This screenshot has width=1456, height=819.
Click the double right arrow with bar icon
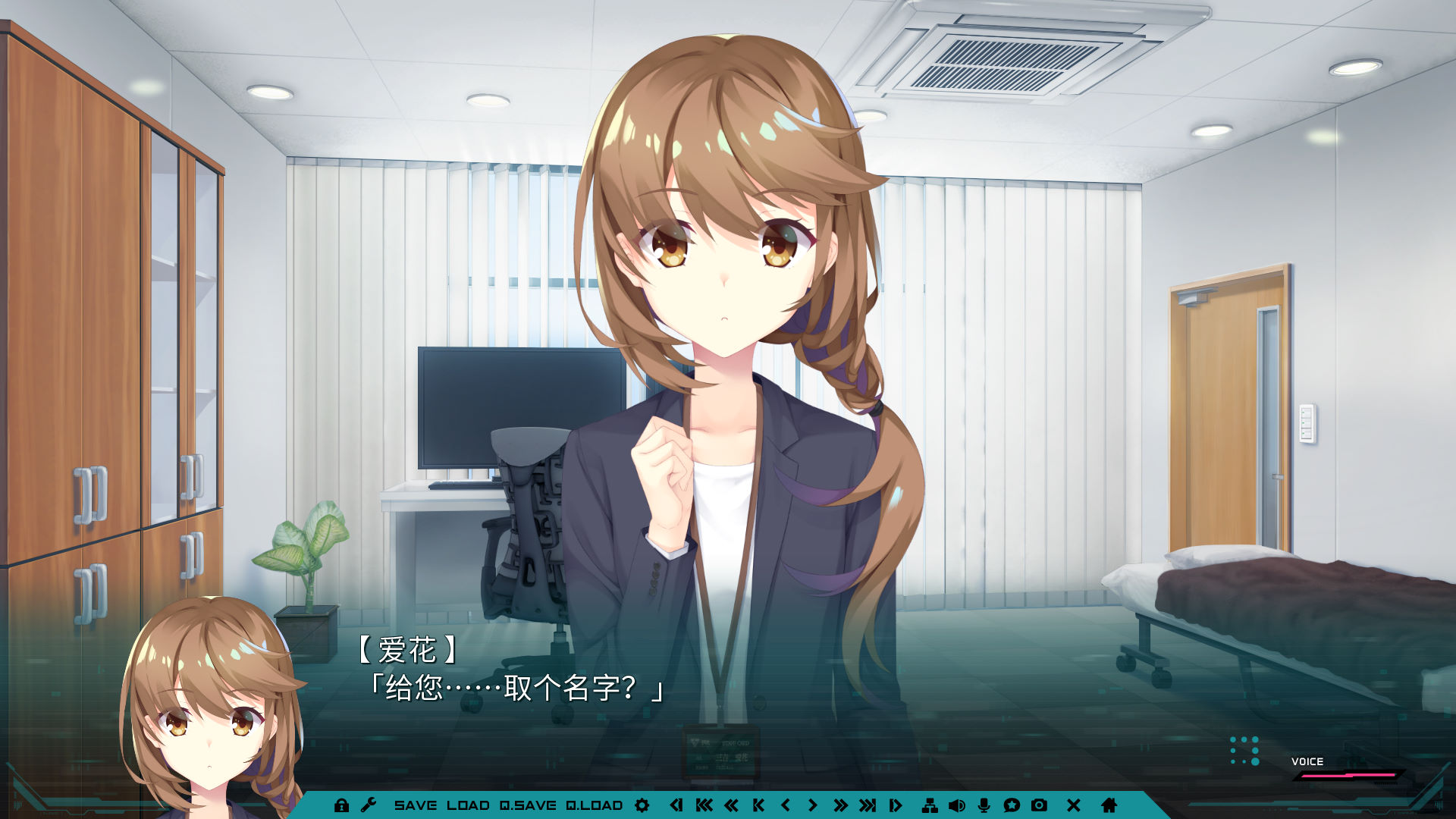click(868, 805)
